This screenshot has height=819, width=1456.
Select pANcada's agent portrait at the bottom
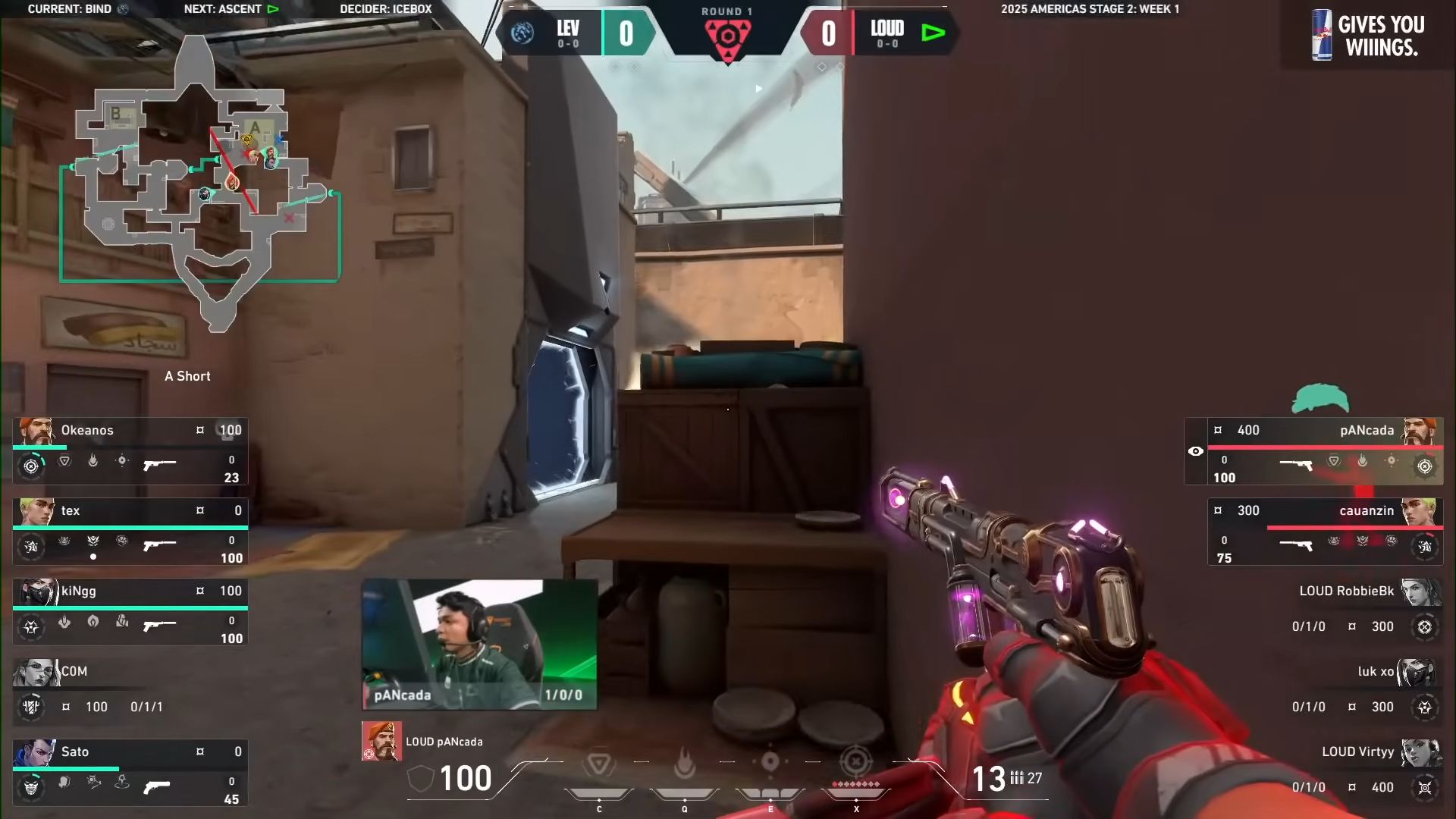click(381, 741)
